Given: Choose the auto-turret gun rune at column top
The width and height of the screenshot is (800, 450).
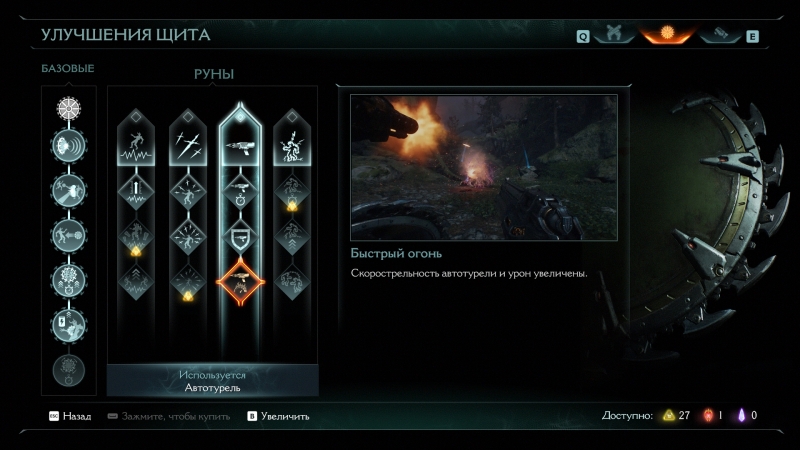Looking at the screenshot, I should (240, 146).
